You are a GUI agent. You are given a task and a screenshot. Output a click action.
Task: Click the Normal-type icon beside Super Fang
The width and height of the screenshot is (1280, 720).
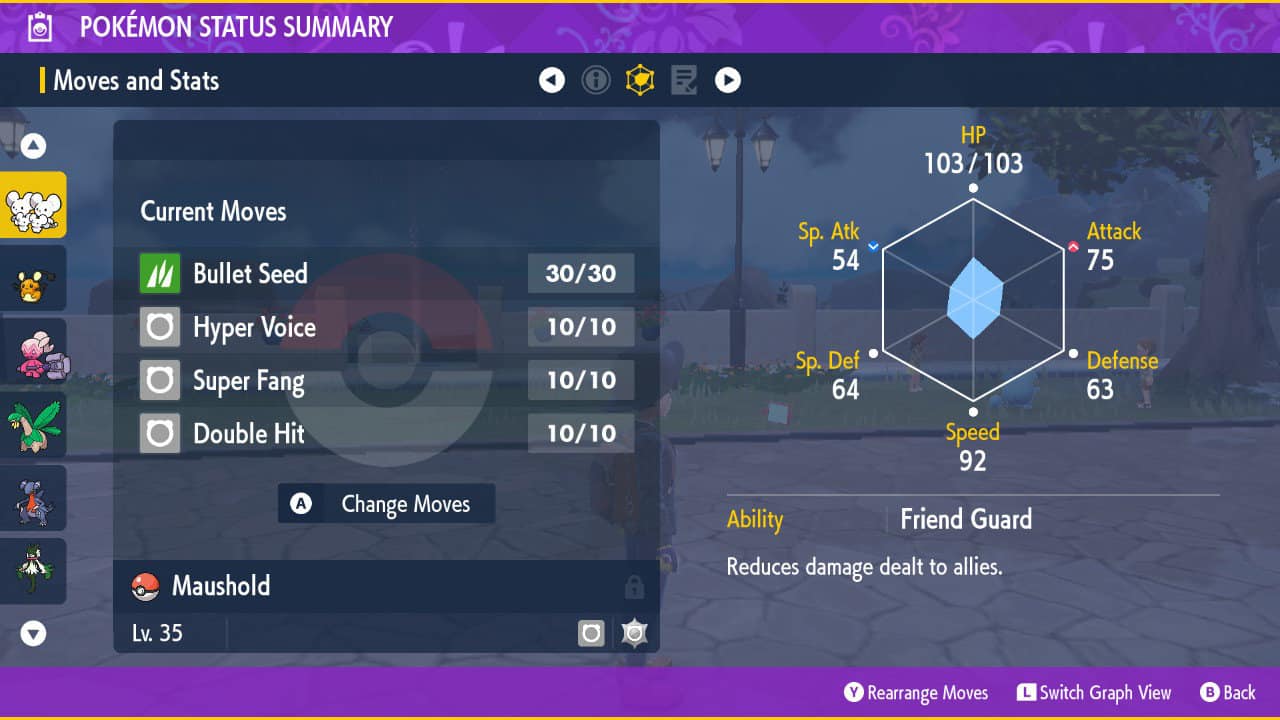158,380
